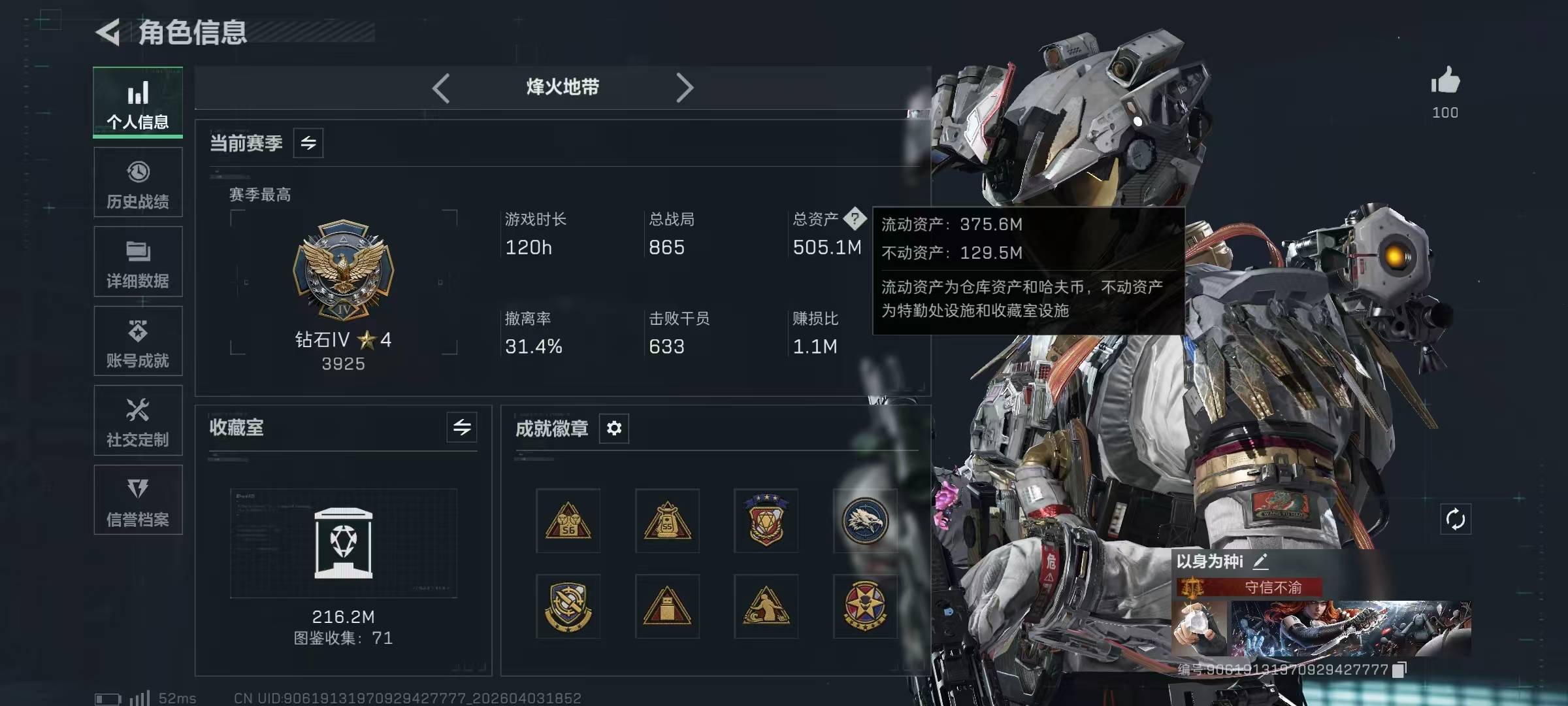Image resolution: width=1568 pixels, height=706 pixels.
Task: Toggle the 收藏室 swap button
Action: point(462,428)
